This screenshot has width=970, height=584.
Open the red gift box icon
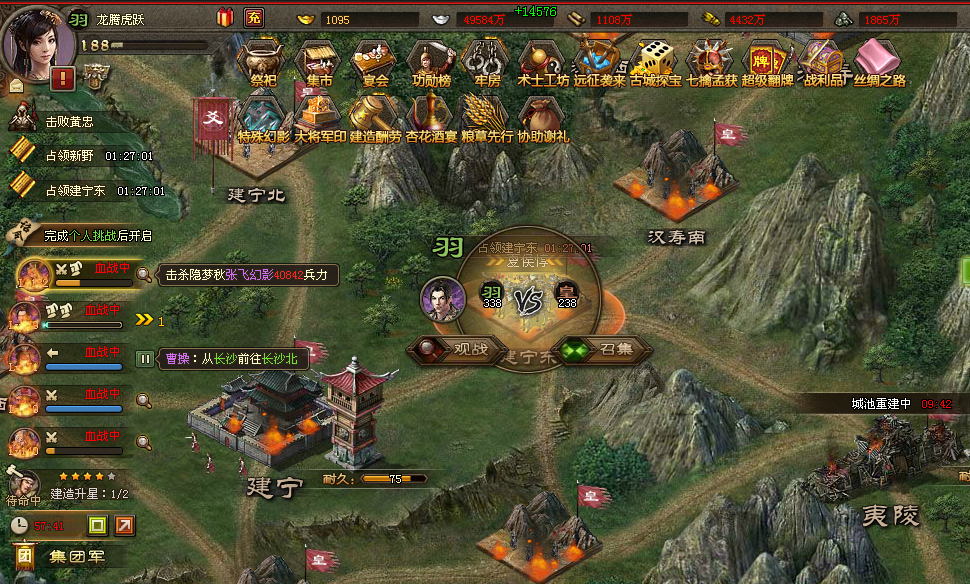click(224, 17)
